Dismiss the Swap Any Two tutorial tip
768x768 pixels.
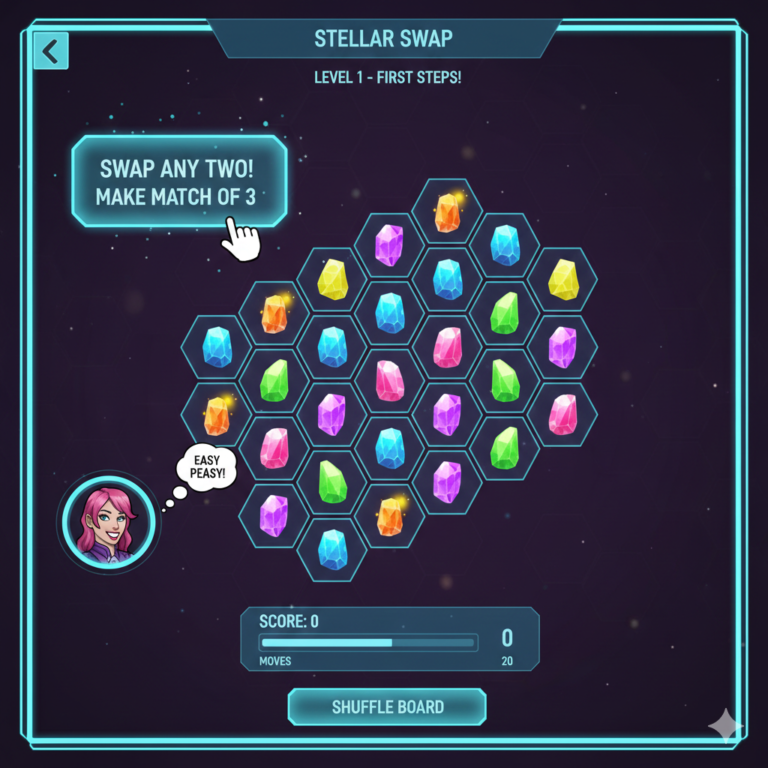click(179, 181)
